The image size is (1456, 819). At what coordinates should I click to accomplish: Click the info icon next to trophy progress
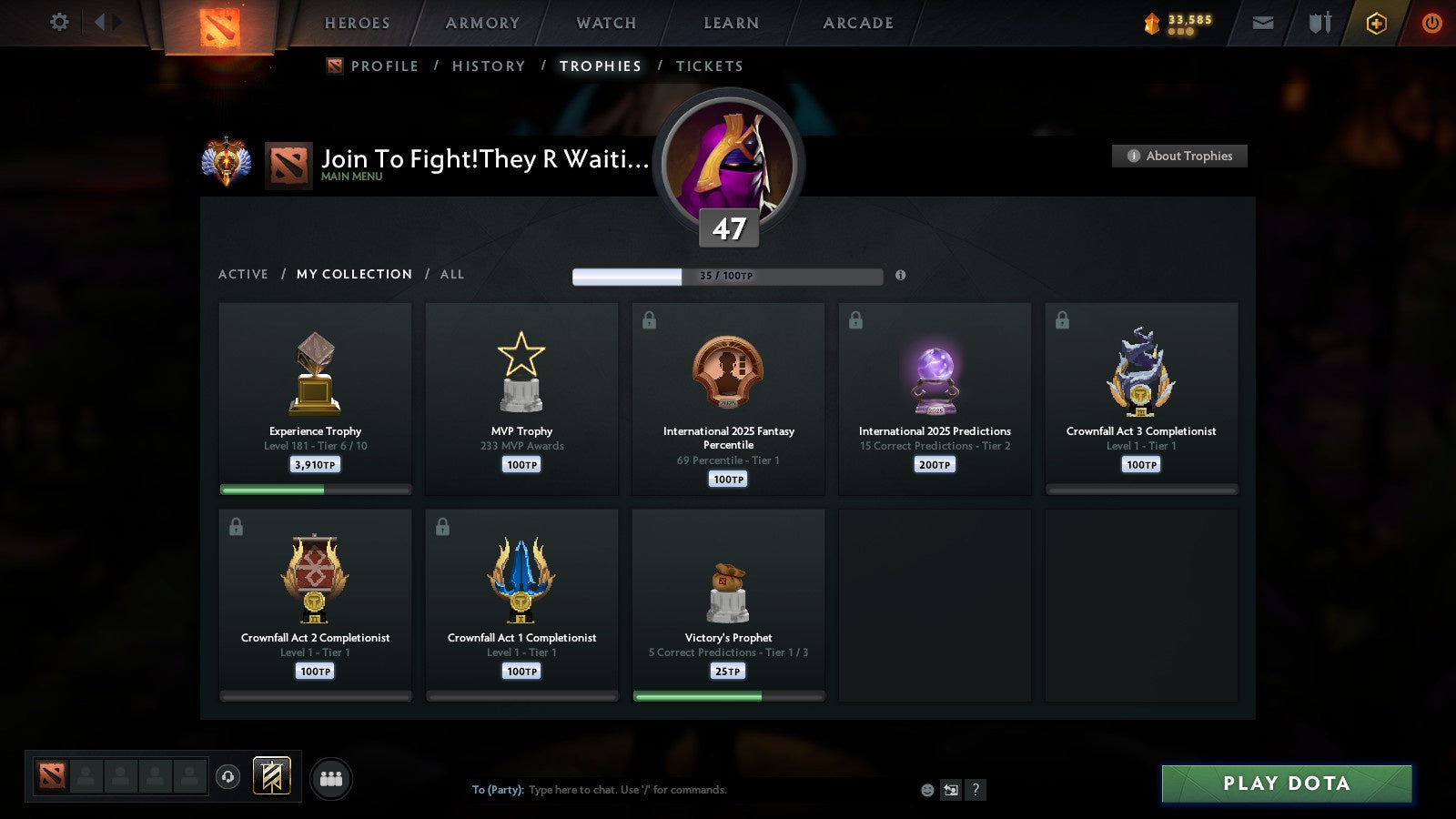[x=900, y=276]
